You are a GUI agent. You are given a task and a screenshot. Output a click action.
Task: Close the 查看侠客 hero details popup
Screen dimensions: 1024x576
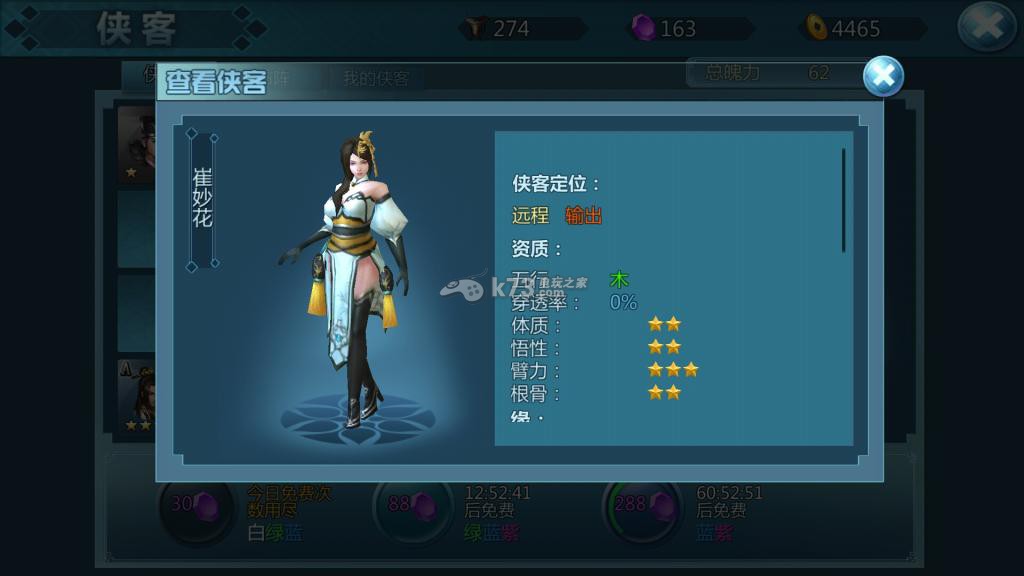882,77
